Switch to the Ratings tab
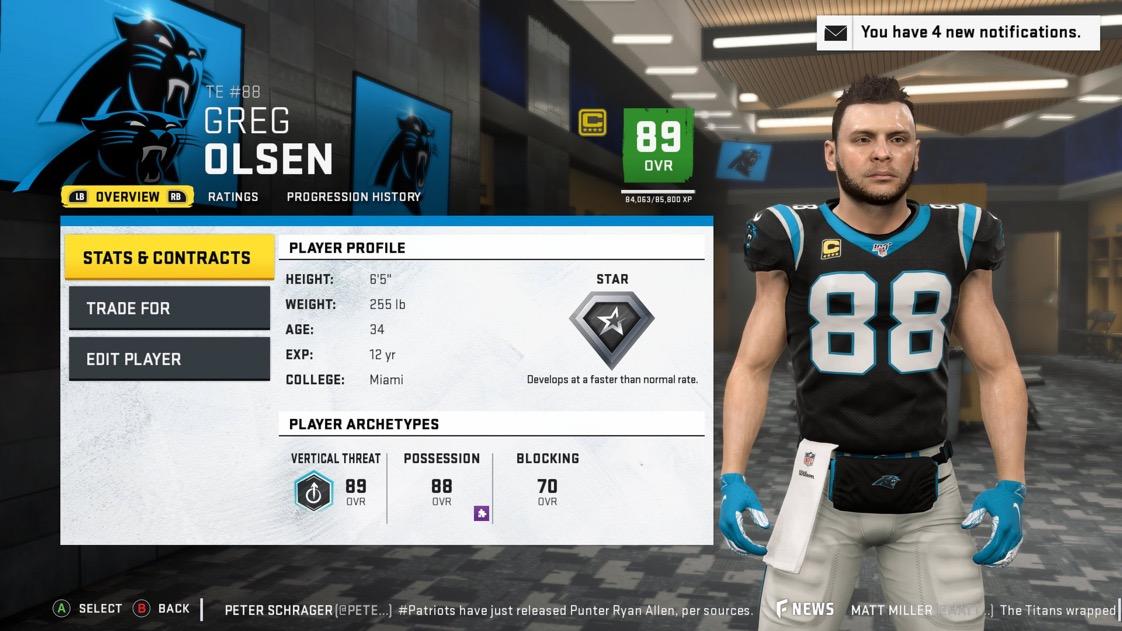Image resolution: width=1122 pixels, height=631 pixels. click(x=233, y=197)
